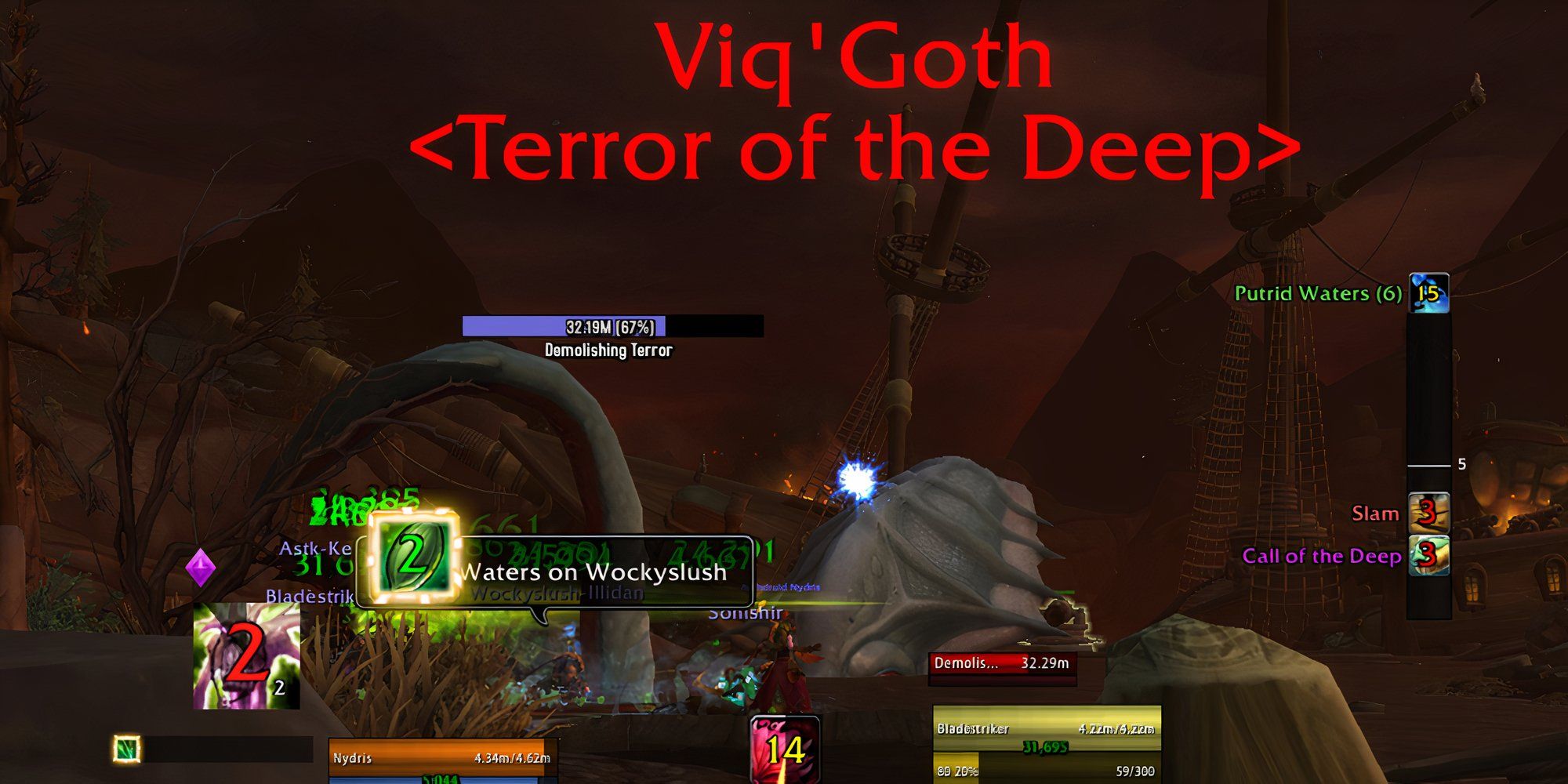Click the red Demolis target bar showing 32.29m
Viewport: 1568px width, 784px height.
click(1004, 662)
